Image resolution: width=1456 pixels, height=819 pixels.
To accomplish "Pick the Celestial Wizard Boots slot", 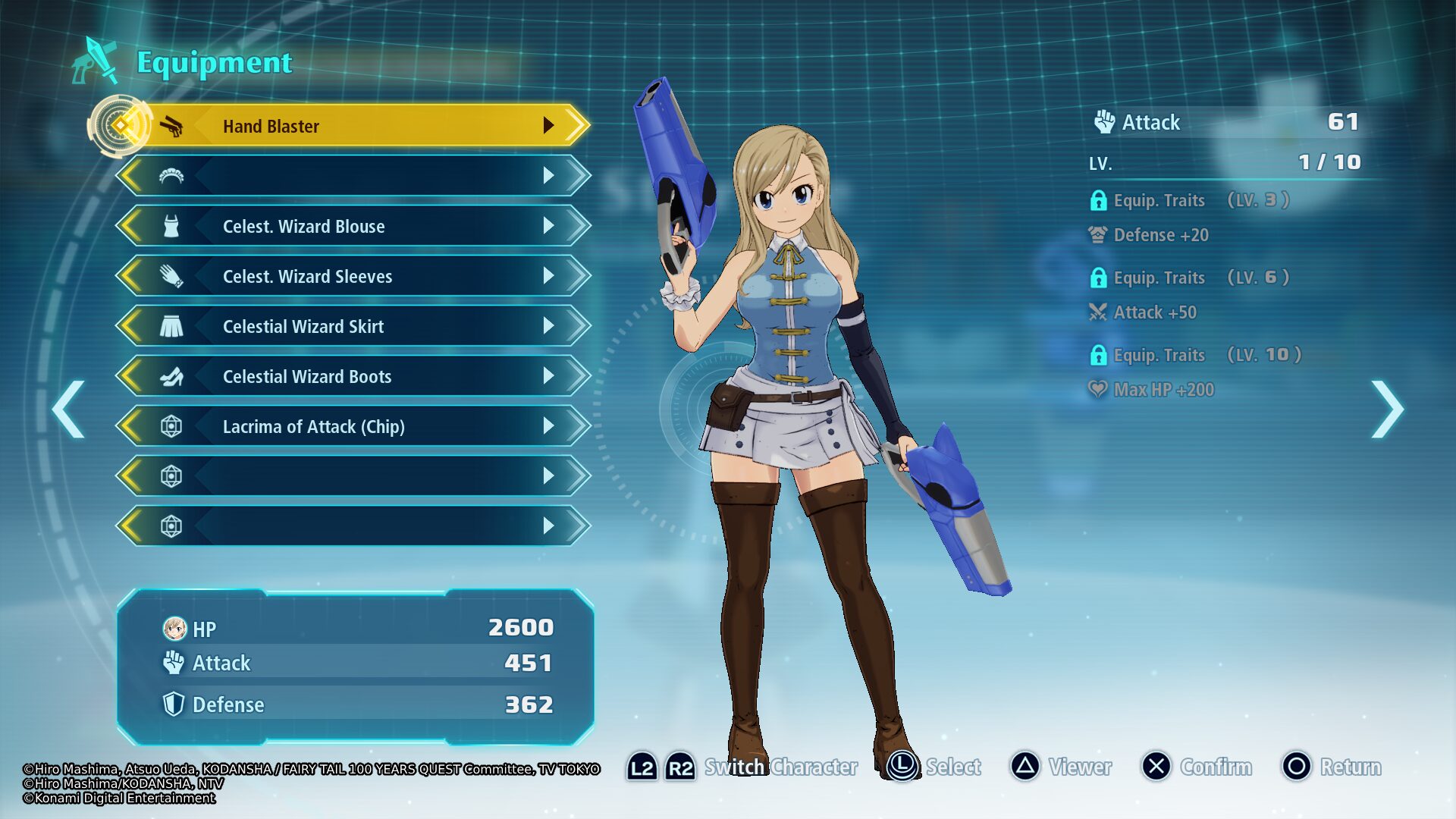I will click(x=353, y=376).
